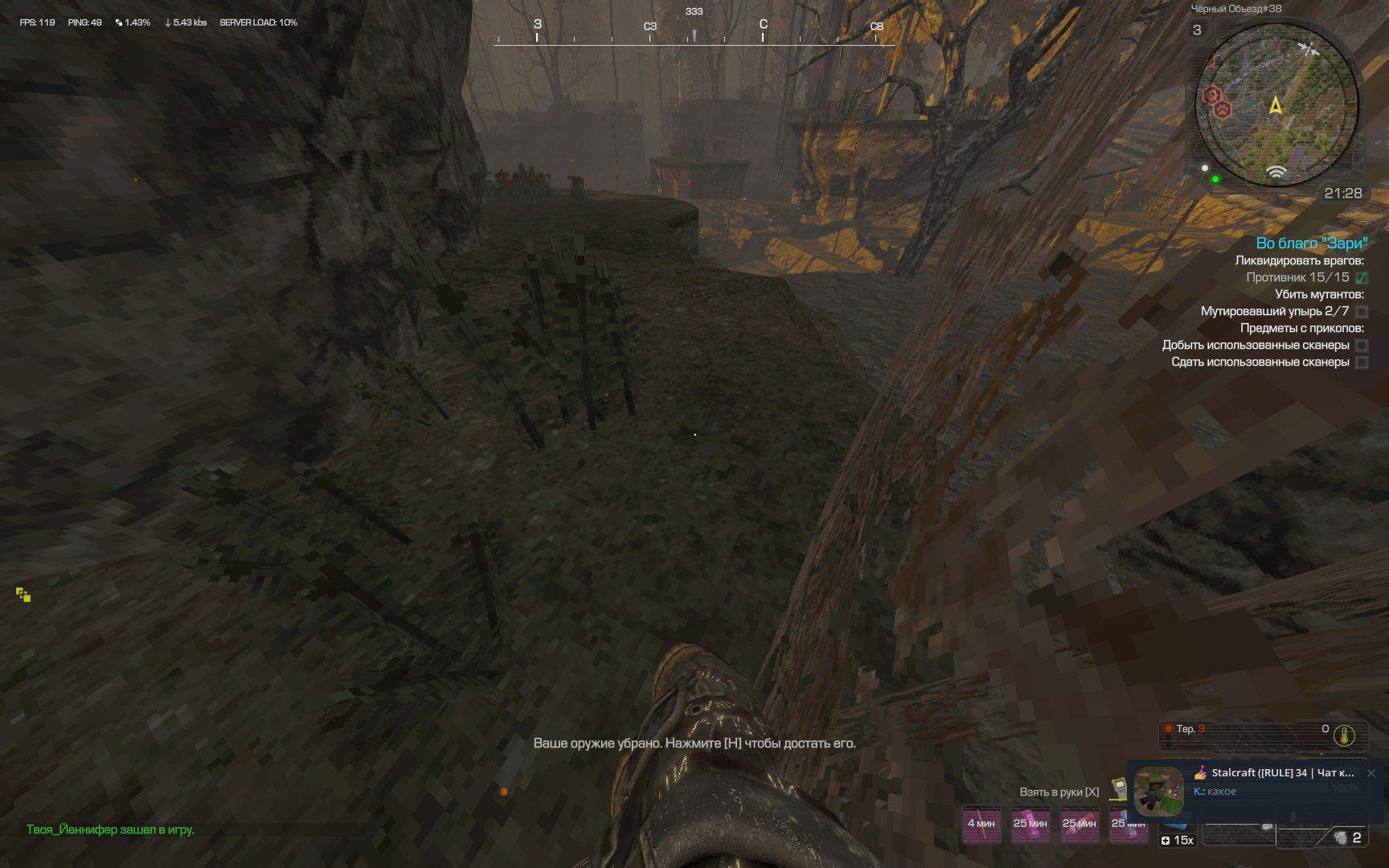
Task: Select the 4 мин consumable effect slot
Action: pyautogui.click(x=981, y=825)
